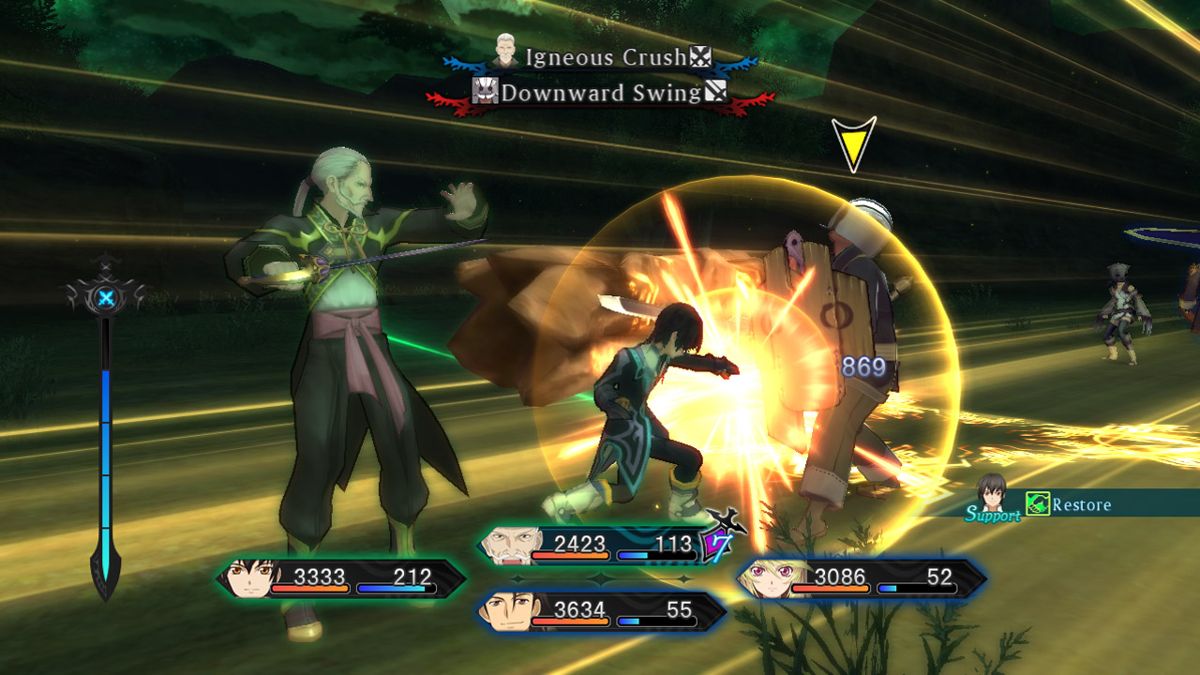
Task: Select the blonde girl's party status panel
Action: (861, 579)
